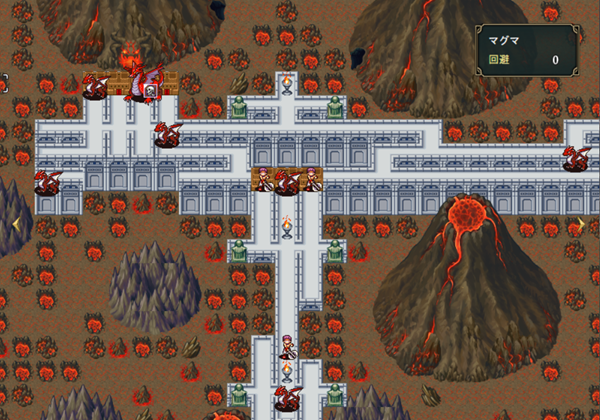Click the yellow left map-scroll arrow
The height and width of the screenshot is (420, 600).
tap(15, 224)
